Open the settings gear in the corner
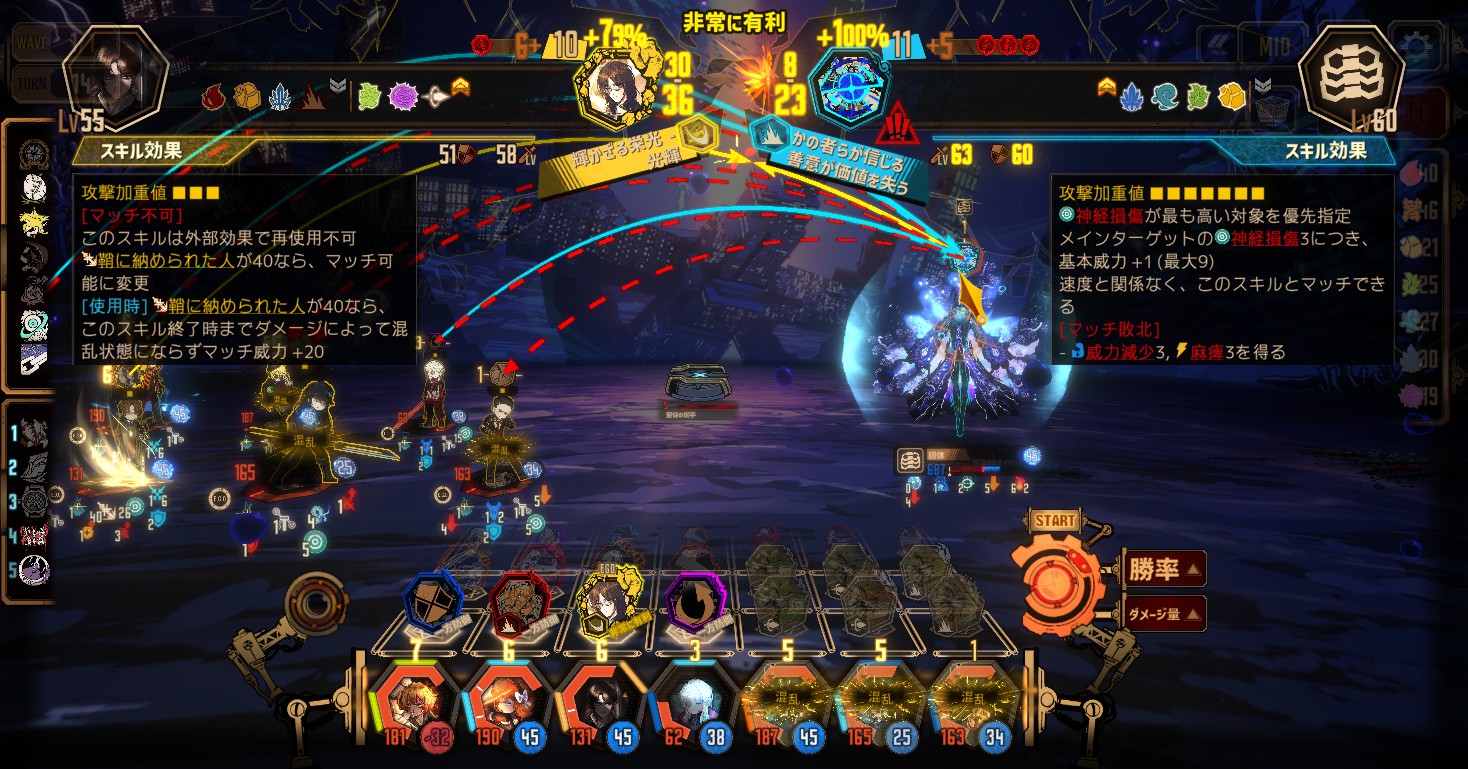Image resolution: width=1468 pixels, height=769 pixels. pos(1417,45)
